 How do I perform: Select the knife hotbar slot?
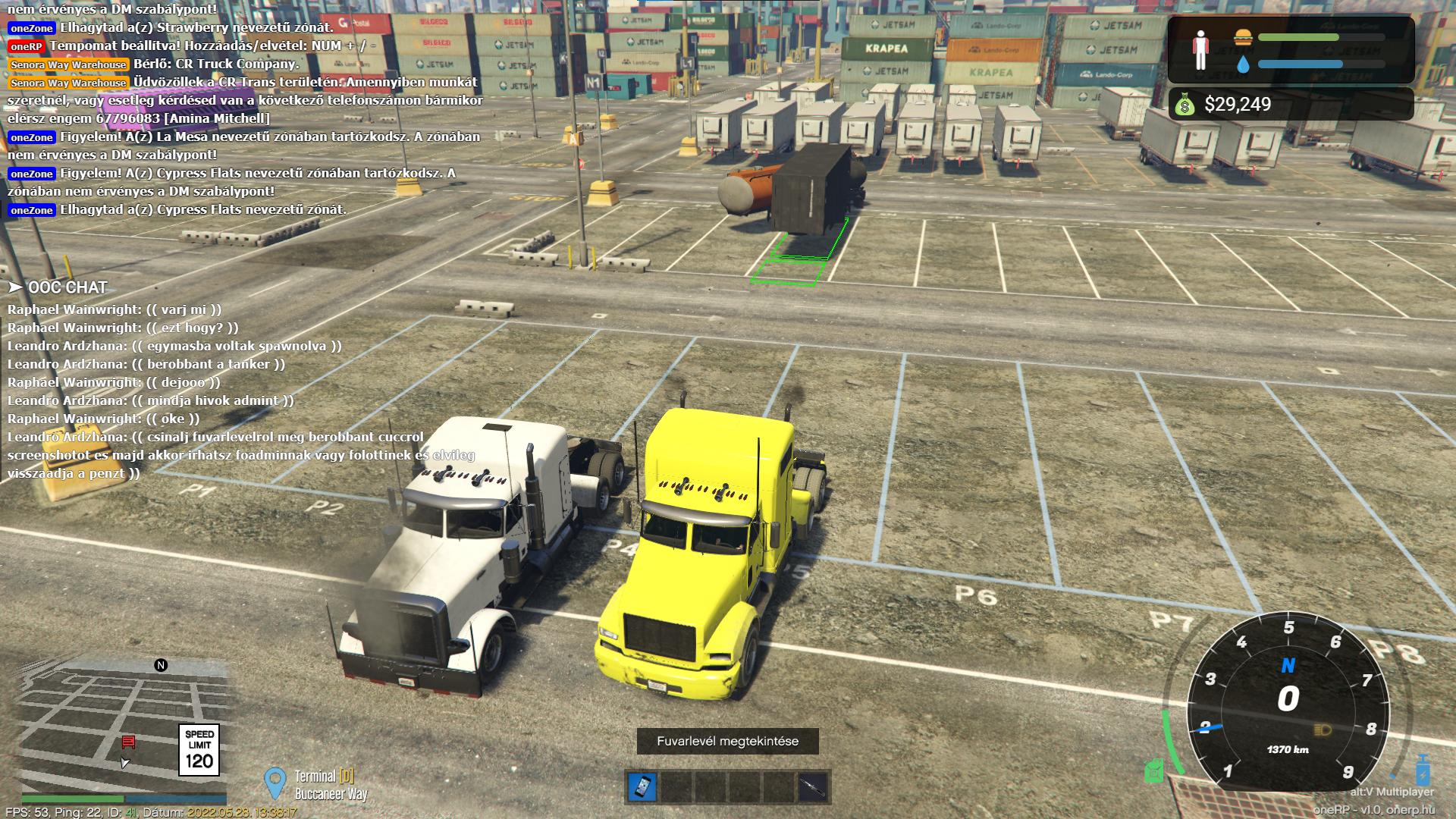812,786
